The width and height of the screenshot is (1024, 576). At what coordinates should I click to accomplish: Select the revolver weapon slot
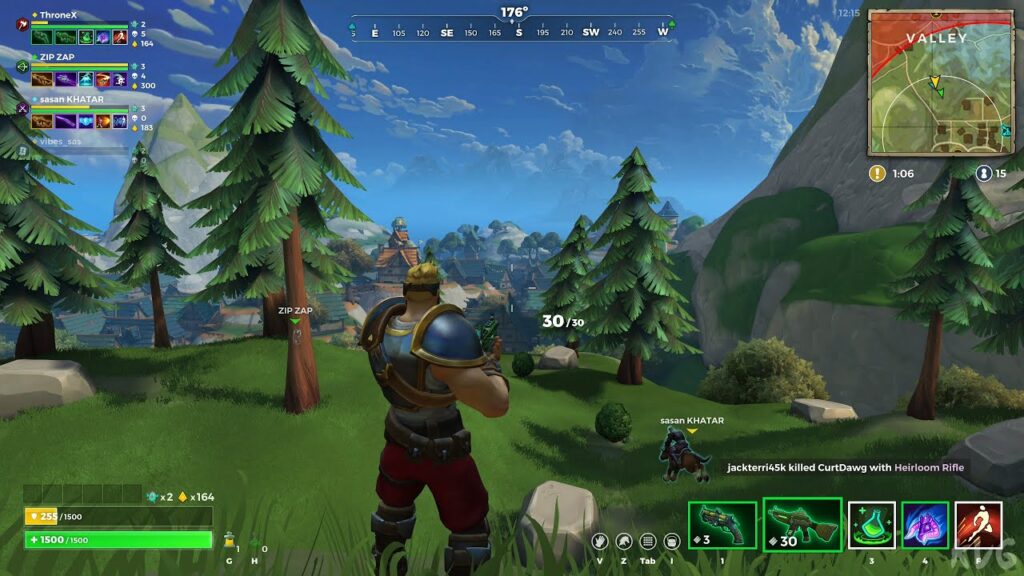coord(722,525)
